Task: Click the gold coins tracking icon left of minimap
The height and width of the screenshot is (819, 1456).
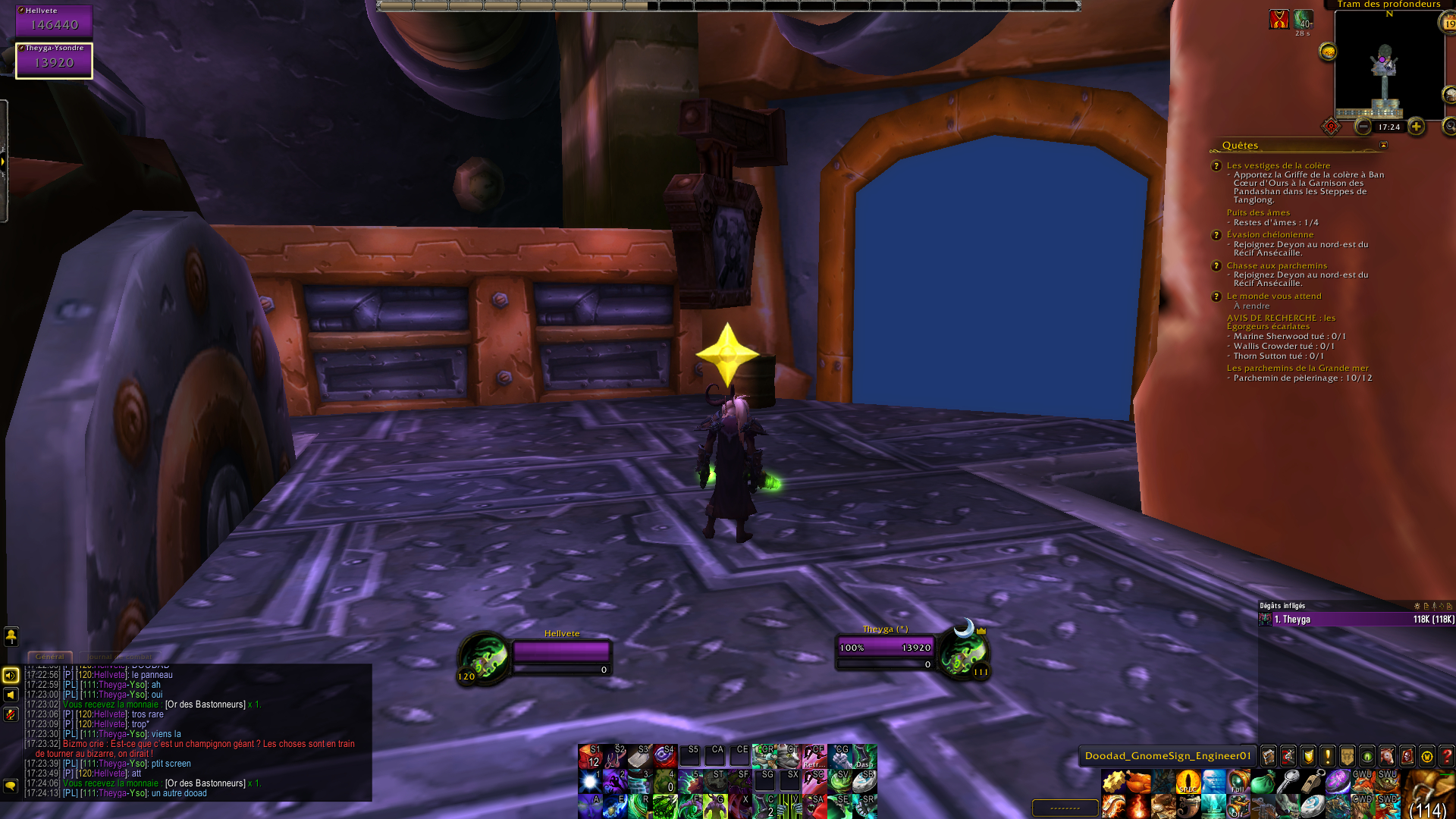Action: [x=1328, y=52]
